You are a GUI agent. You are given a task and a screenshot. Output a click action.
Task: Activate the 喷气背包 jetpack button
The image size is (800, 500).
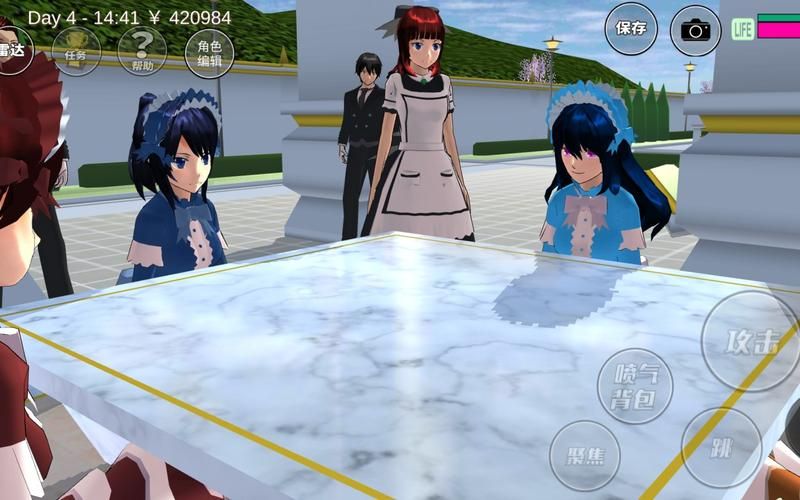[x=634, y=387]
